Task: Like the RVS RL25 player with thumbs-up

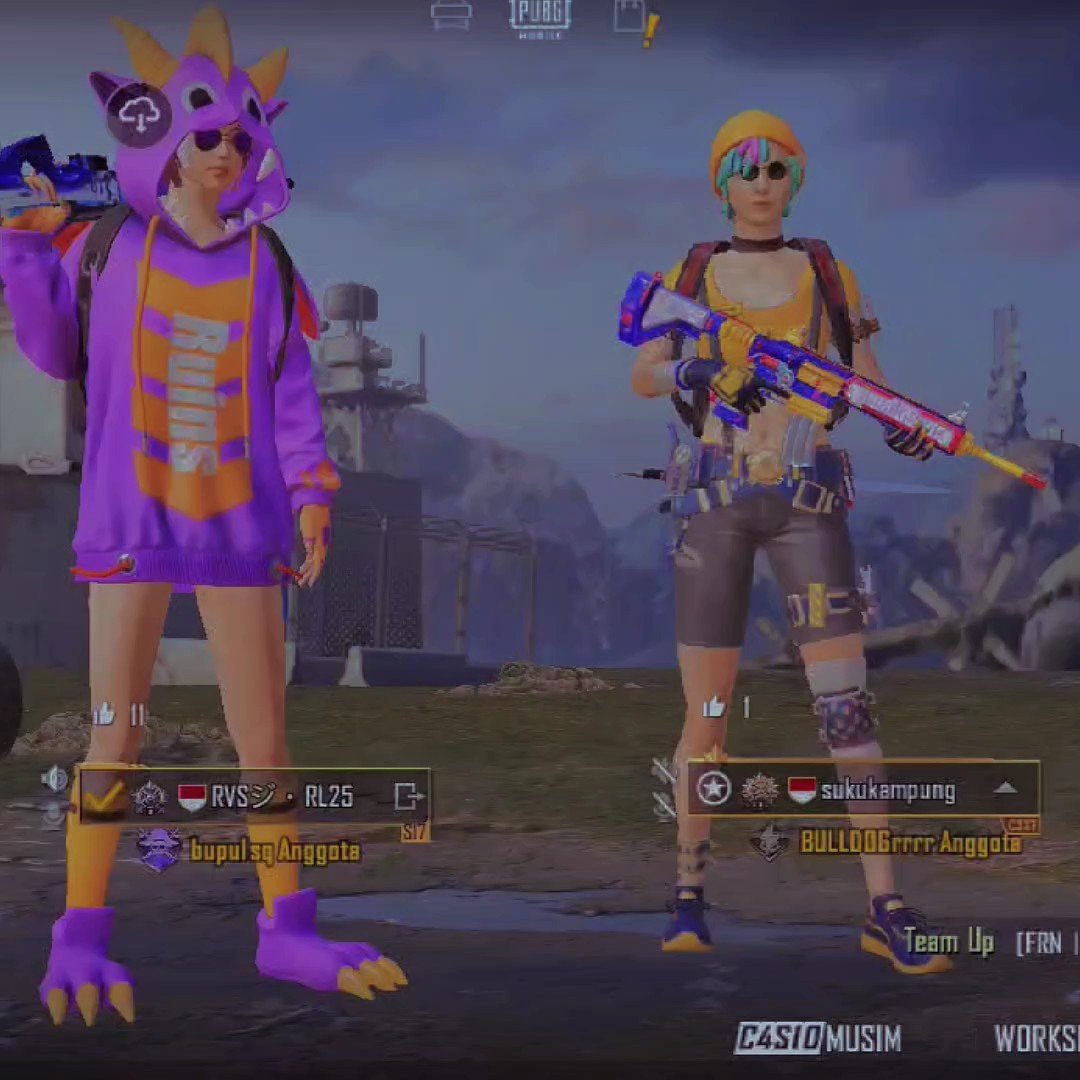Action: 104,714
